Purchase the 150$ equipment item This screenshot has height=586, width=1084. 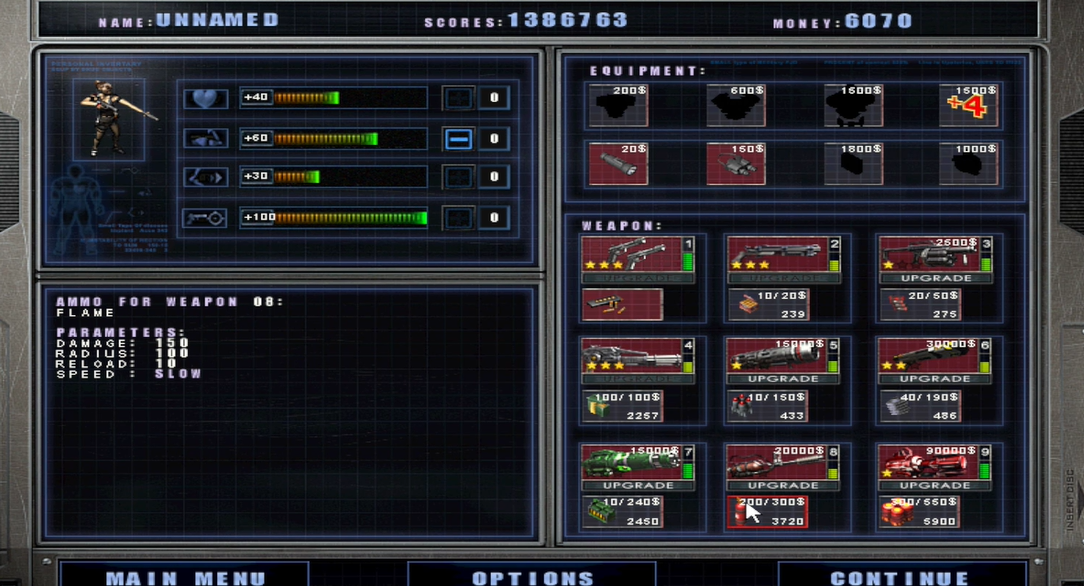[x=735, y=163]
